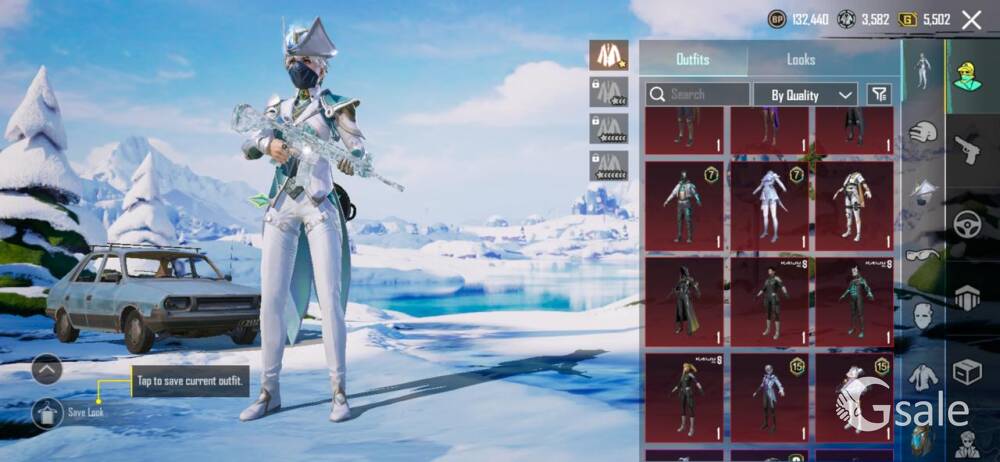Pick the dark hooded cloak outfit

point(684,302)
